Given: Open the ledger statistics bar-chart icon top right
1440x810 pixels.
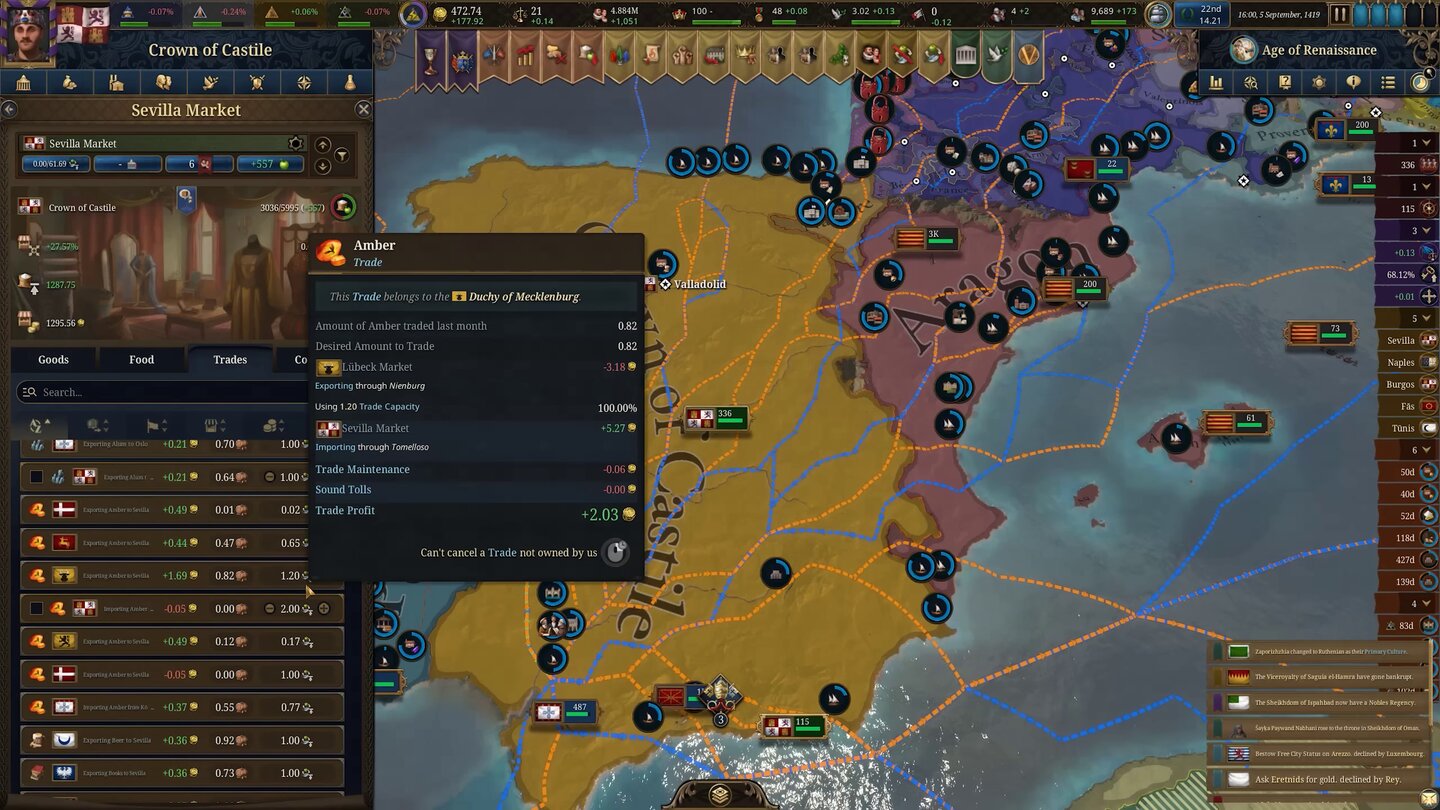Looking at the screenshot, I should (1216, 83).
